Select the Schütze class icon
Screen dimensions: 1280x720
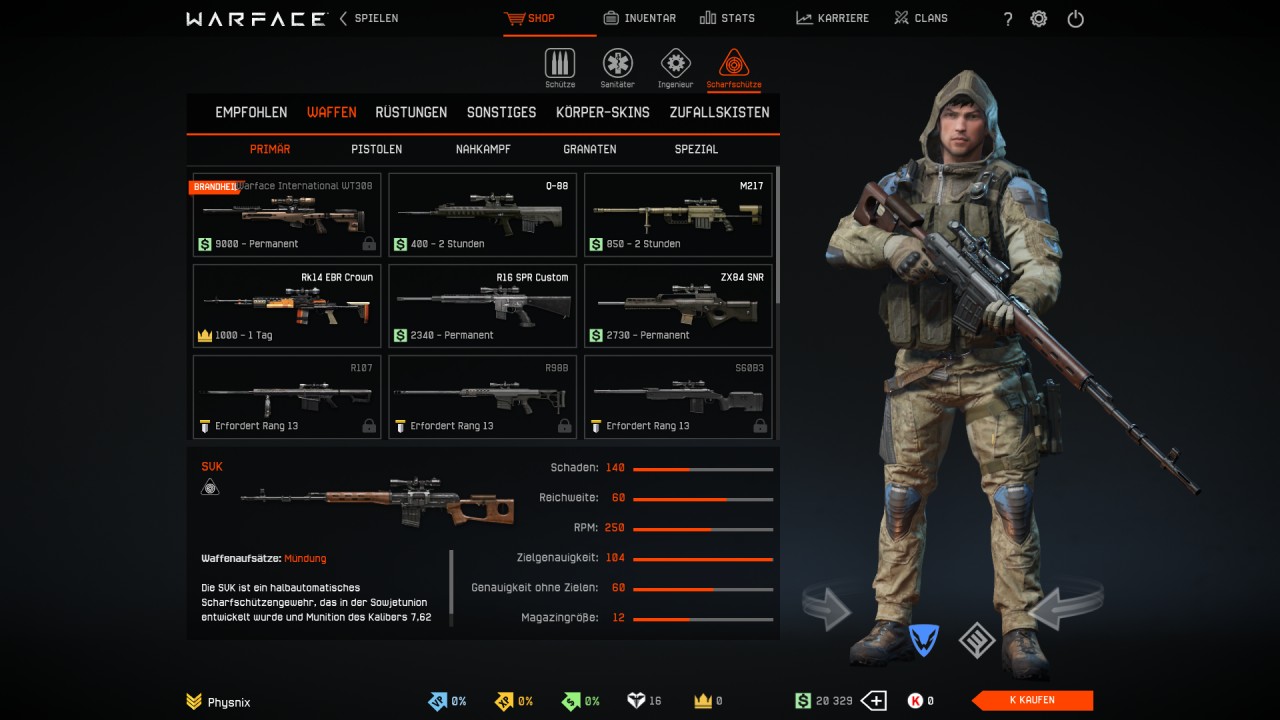[560, 65]
